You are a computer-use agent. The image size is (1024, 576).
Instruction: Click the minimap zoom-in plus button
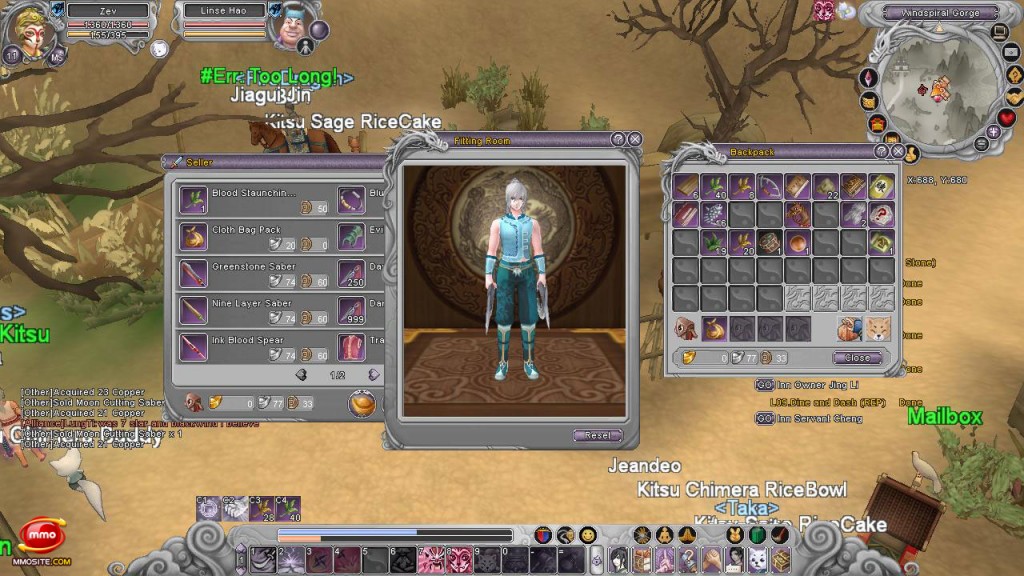pyautogui.click(x=993, y=131)
